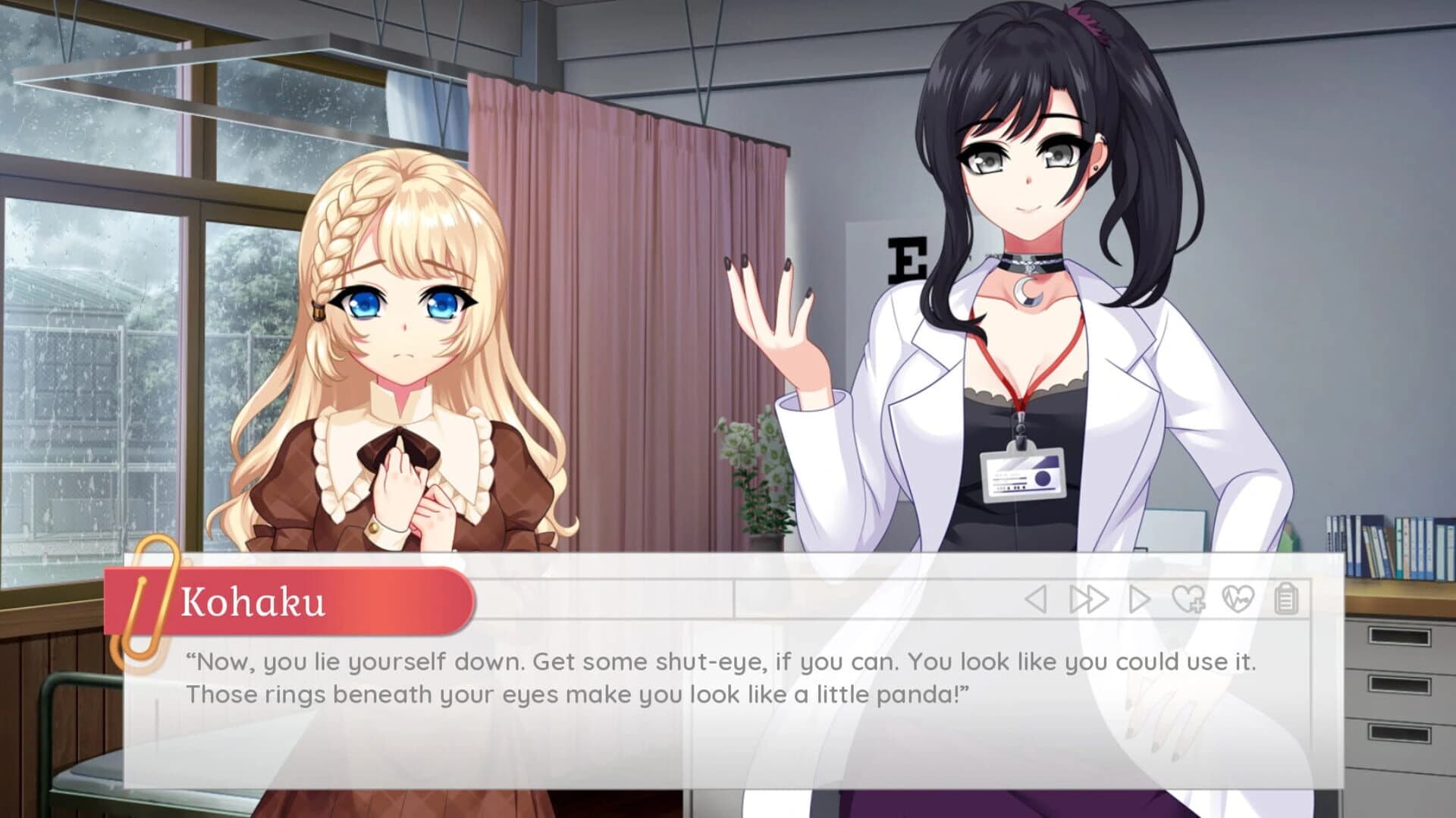
Task: Click the back arrow to rewind dialogue
Action: (x=1037, y=598)
